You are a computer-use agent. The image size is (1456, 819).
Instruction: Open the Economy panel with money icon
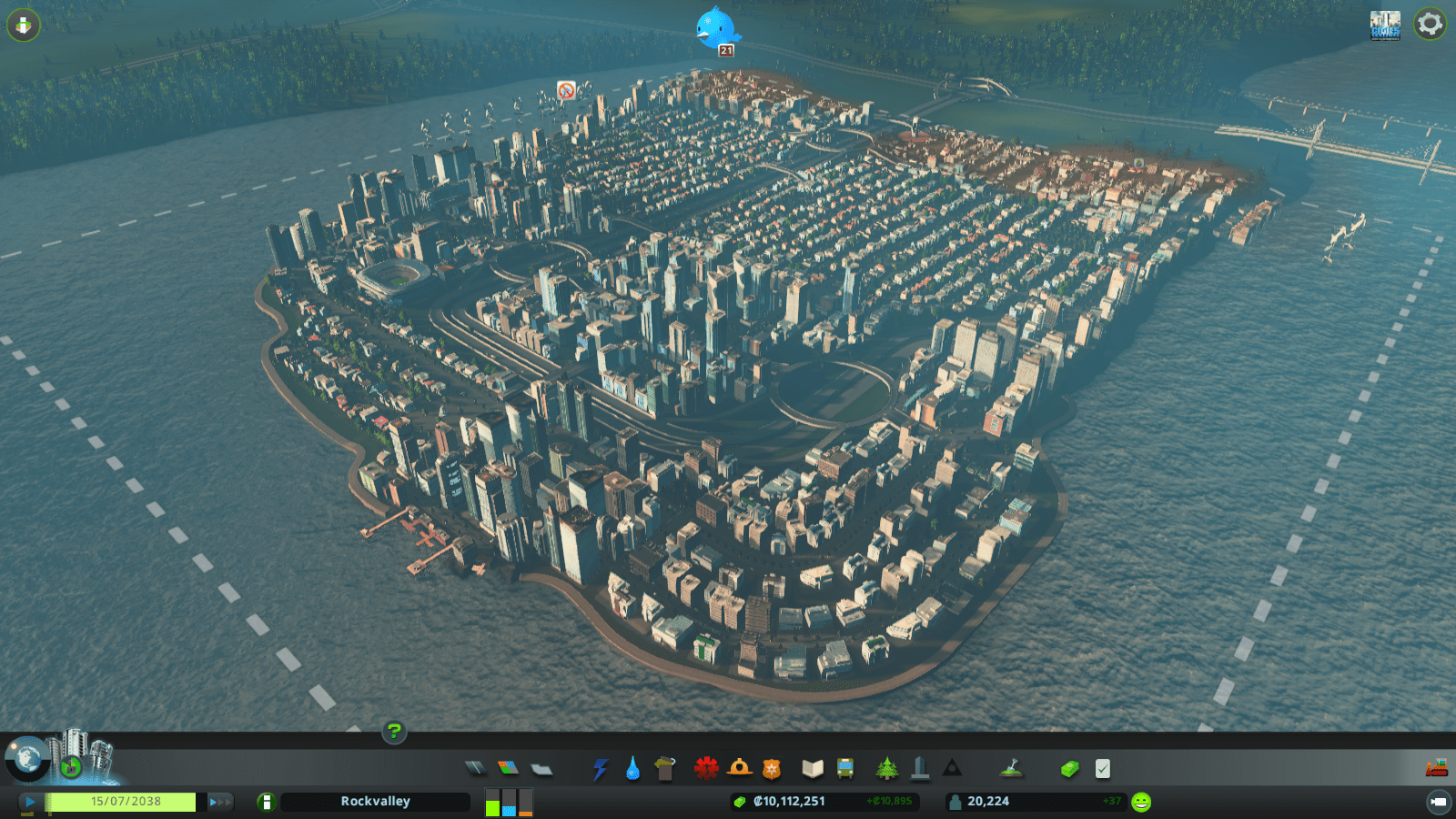tap(1068, 769)
